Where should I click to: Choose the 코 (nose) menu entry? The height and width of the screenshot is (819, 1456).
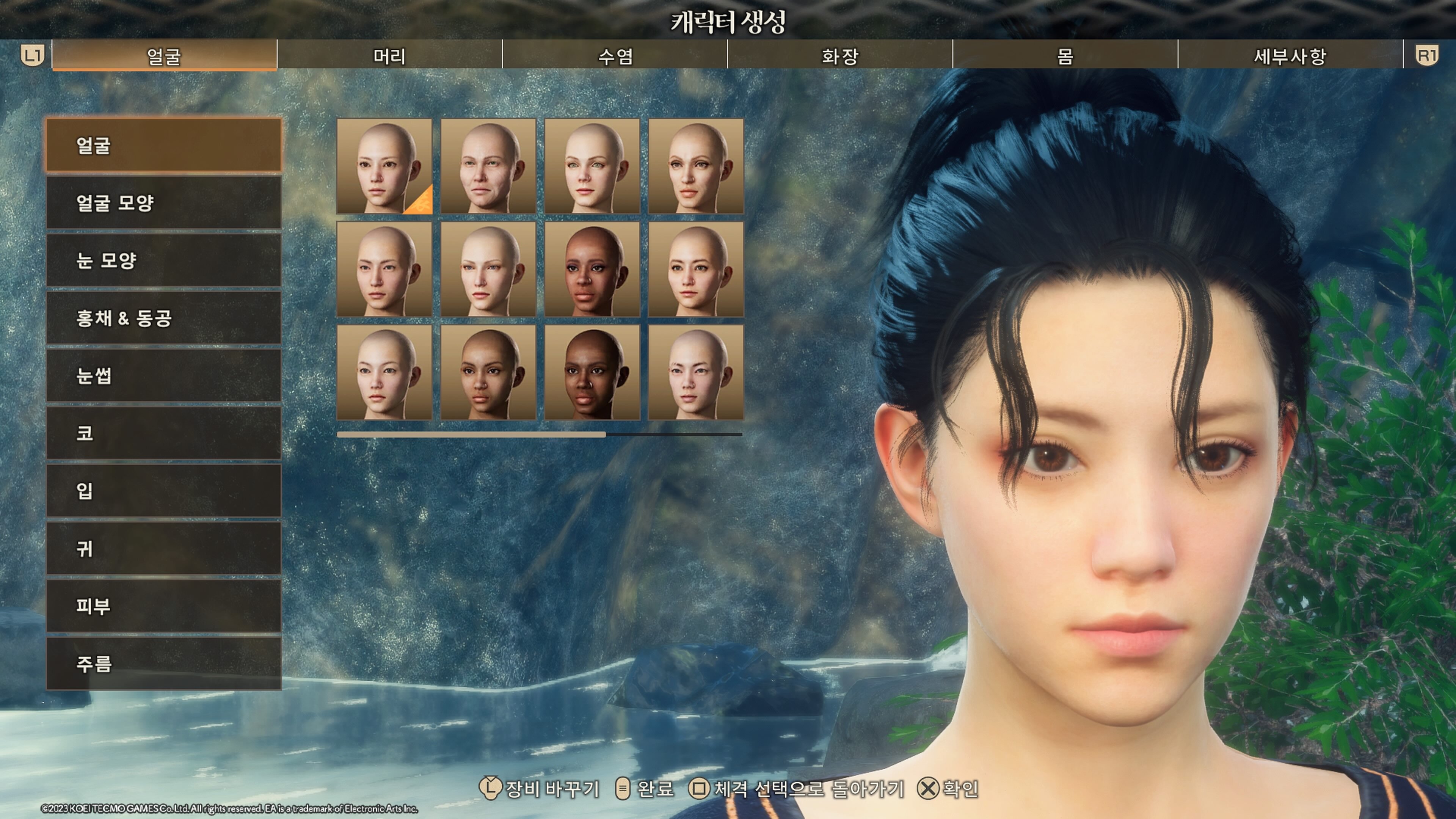[163, 433]
